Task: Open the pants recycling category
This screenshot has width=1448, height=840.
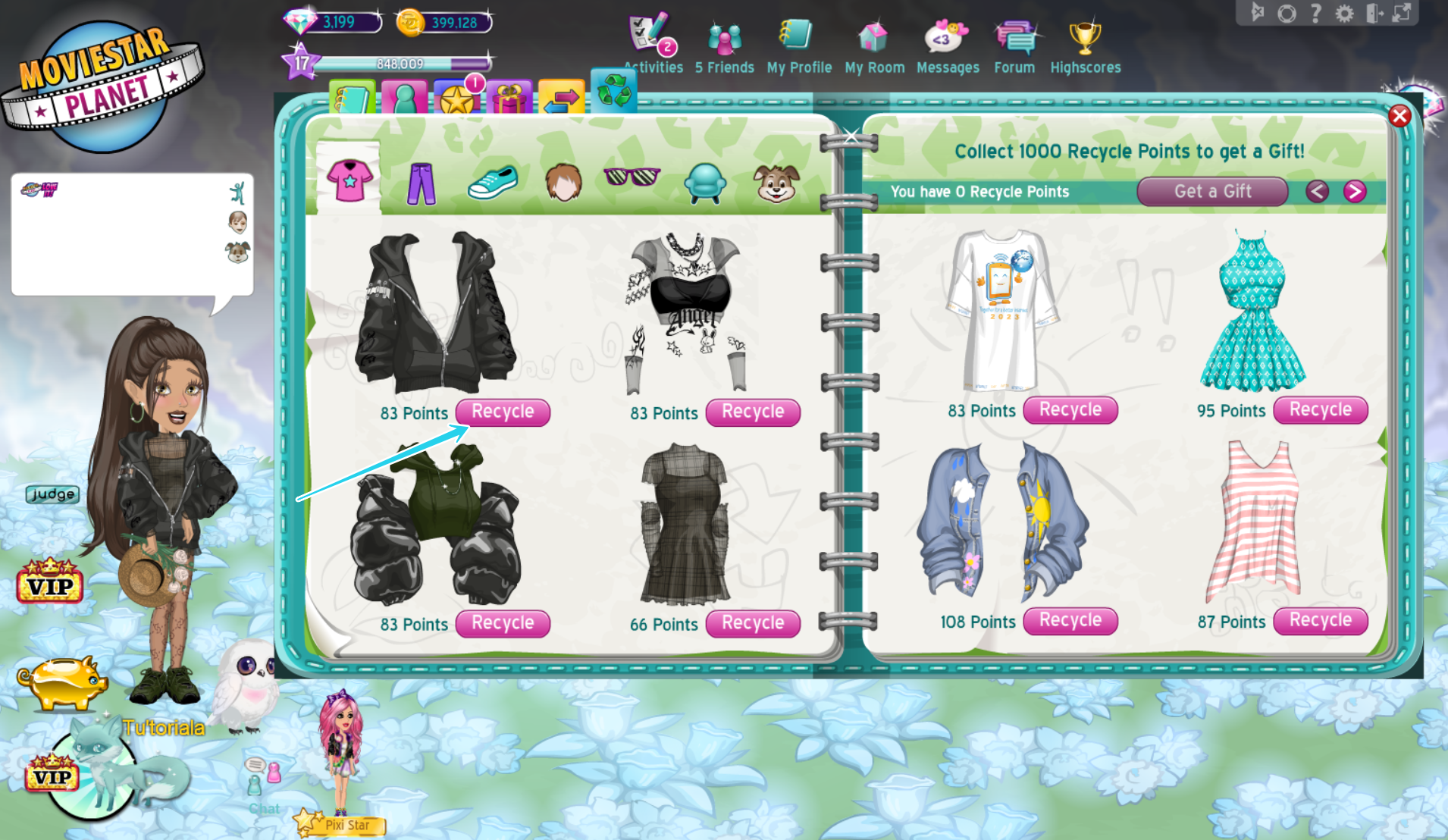Action: coord(422,182)
